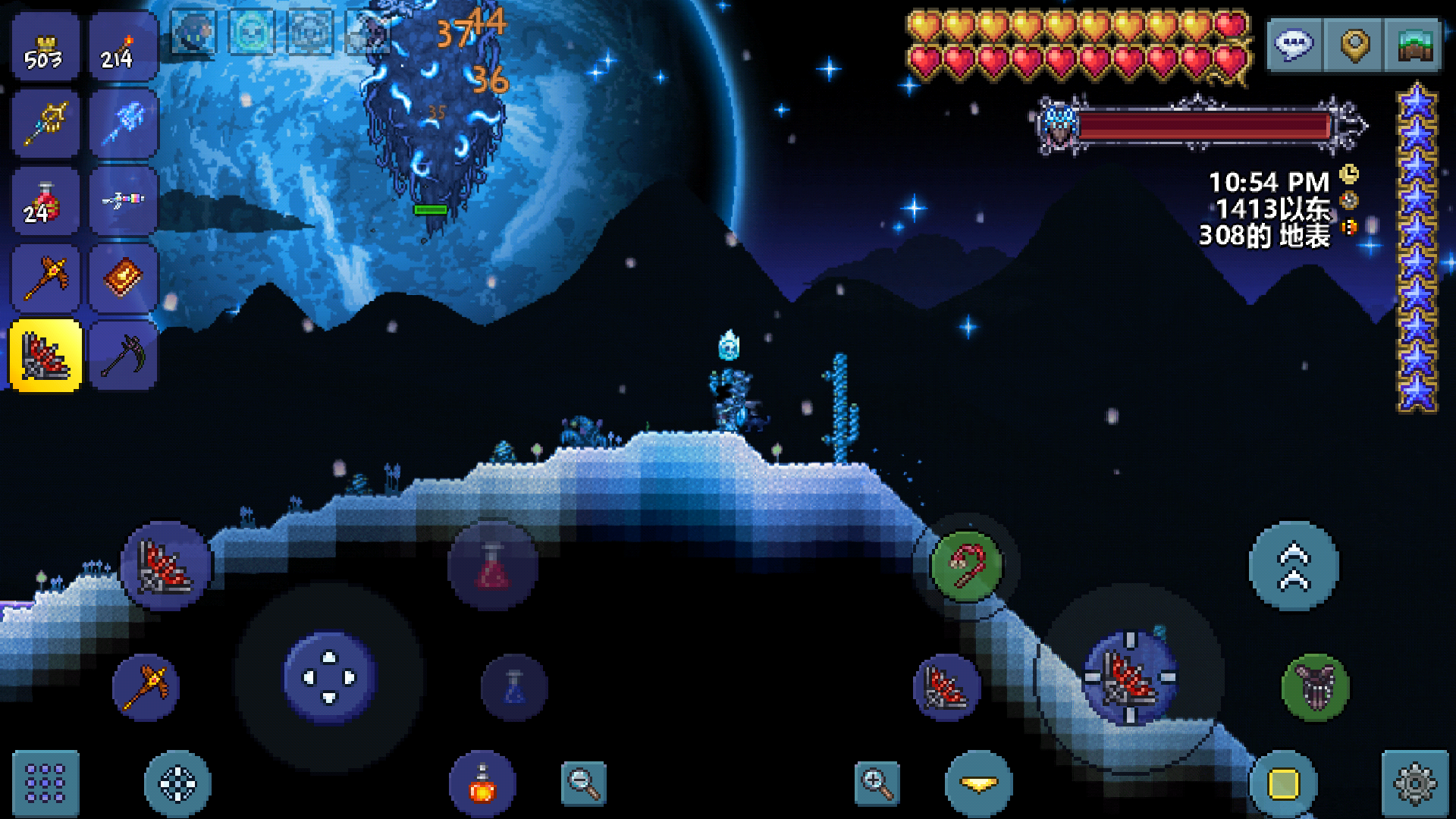Activate the orange buff potion button
The image size is (1456, 819).
(x=482, y=784)
